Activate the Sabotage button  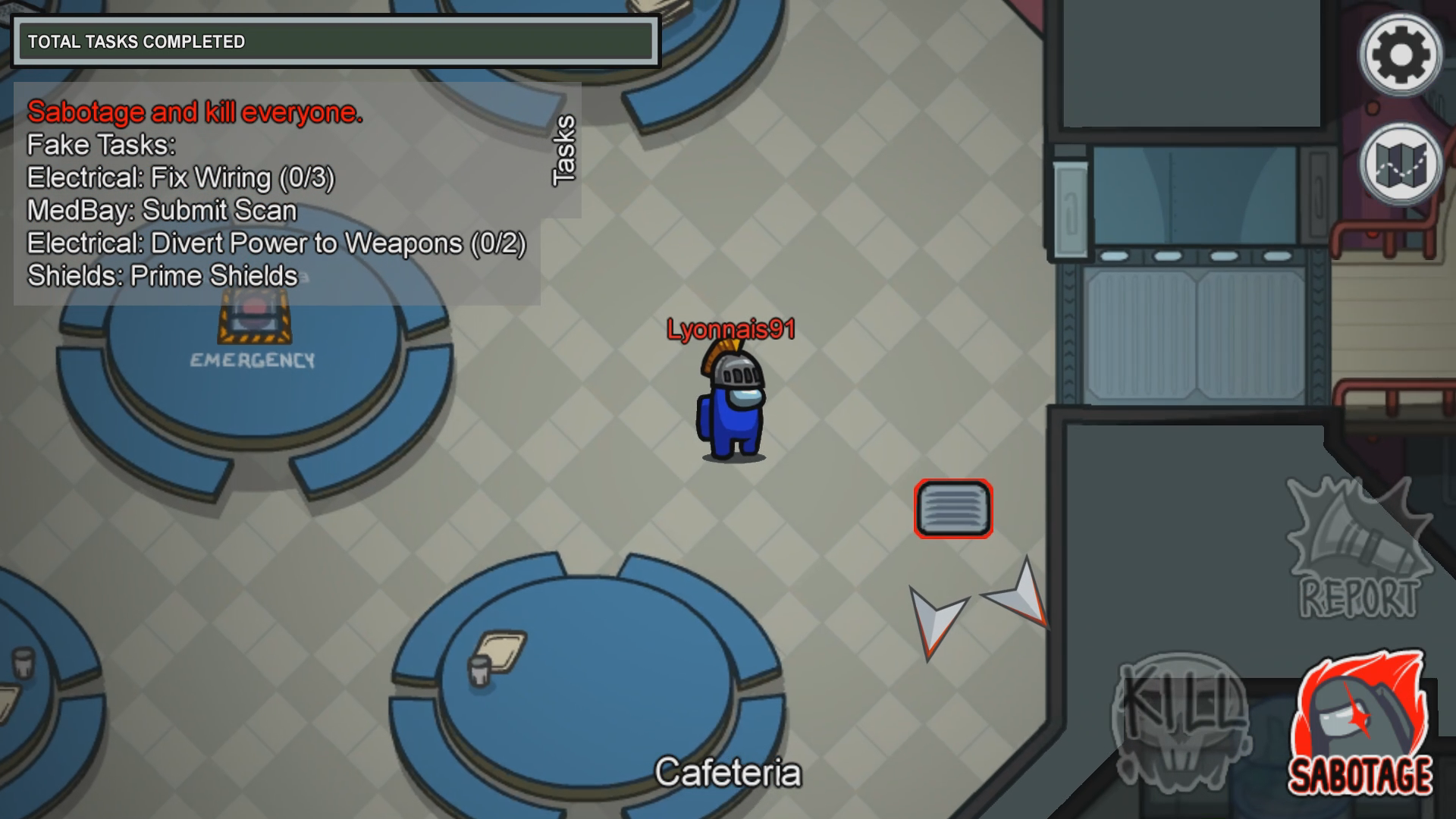(1360, 725)
